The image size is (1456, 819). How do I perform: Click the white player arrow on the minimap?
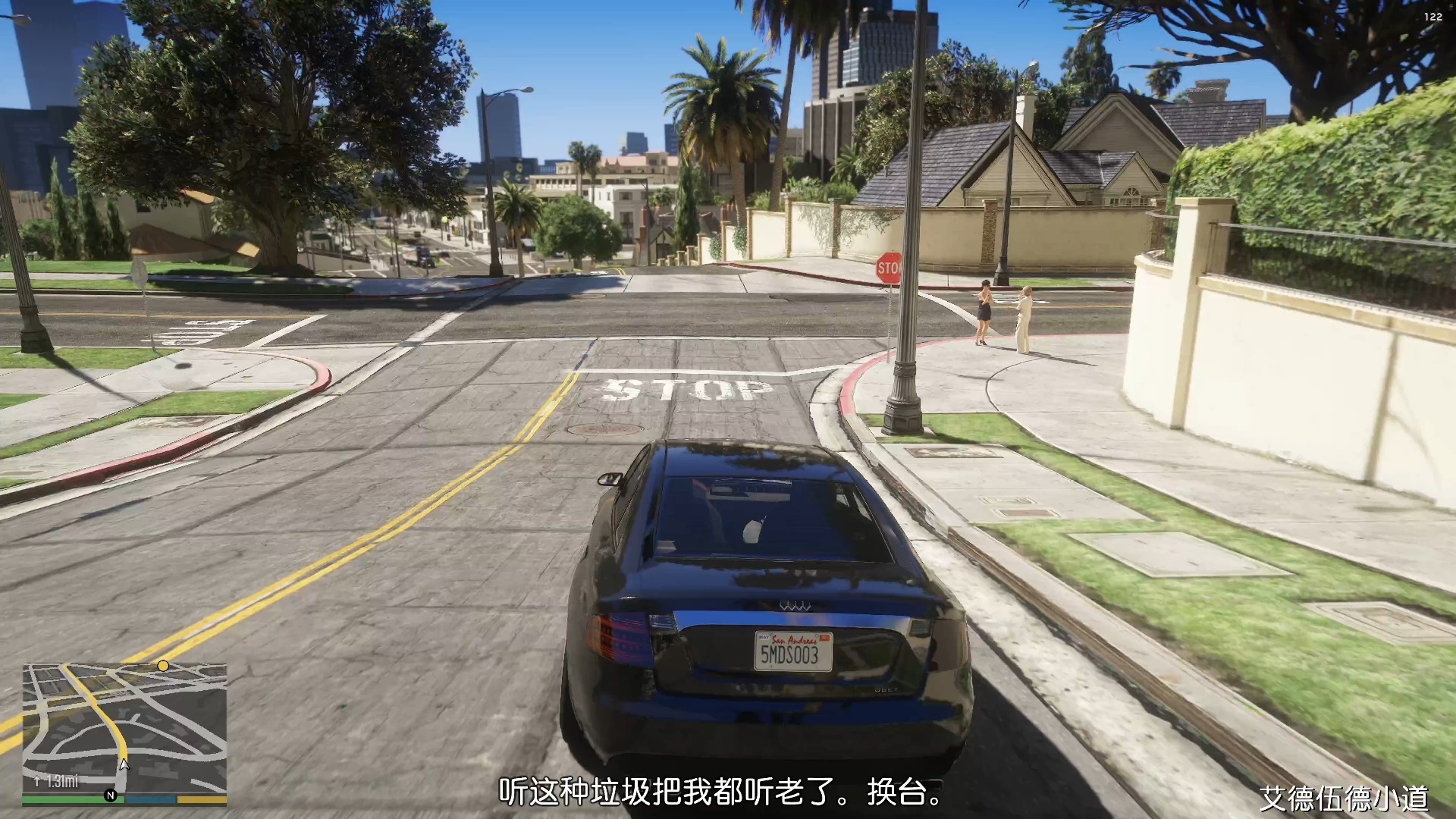pyautogui.click(x=124, y=765)
